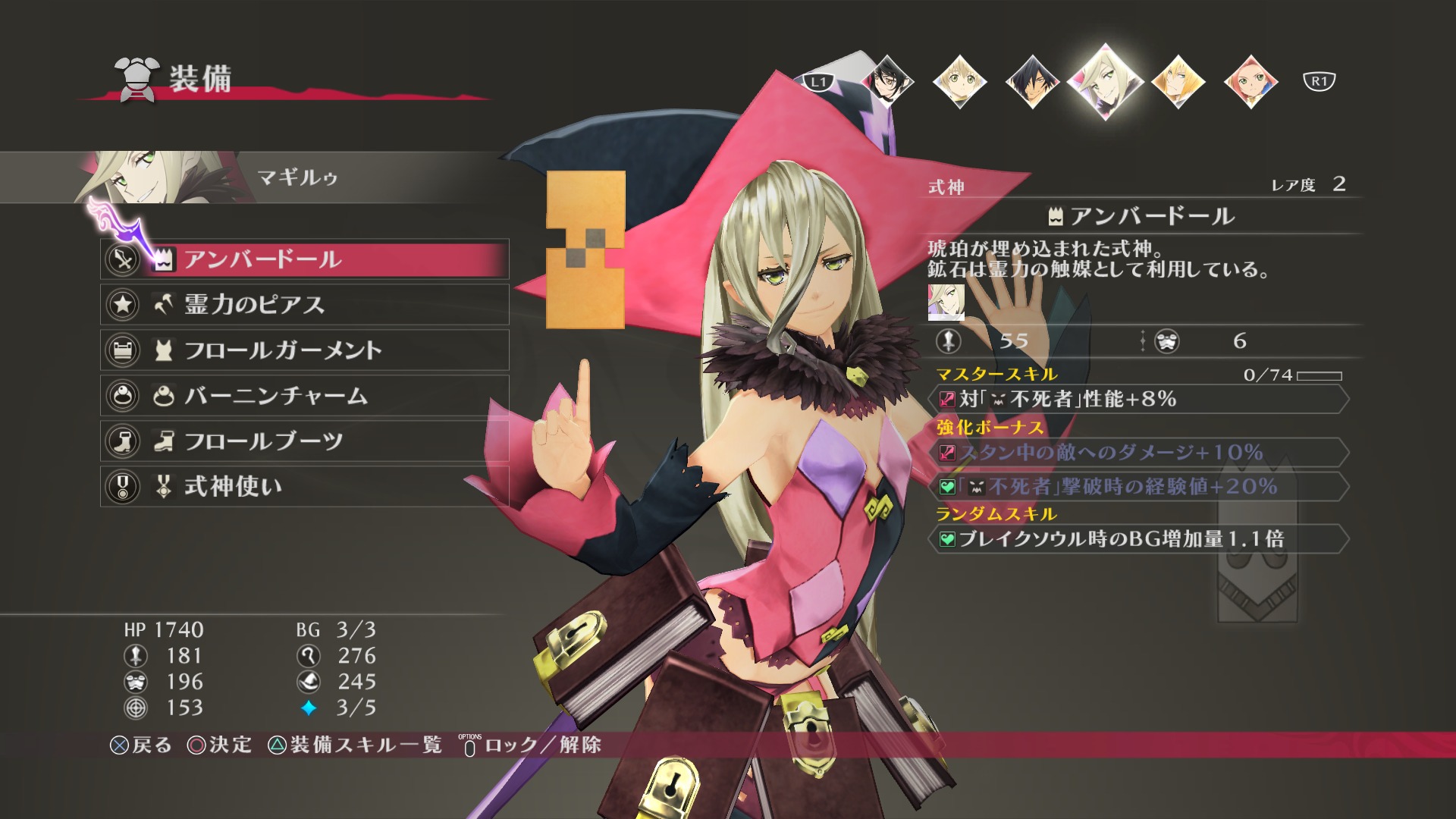This screenshot has height=819, width=1456.
Task: Open the 式神使い title slot
Action: (303, 487)
